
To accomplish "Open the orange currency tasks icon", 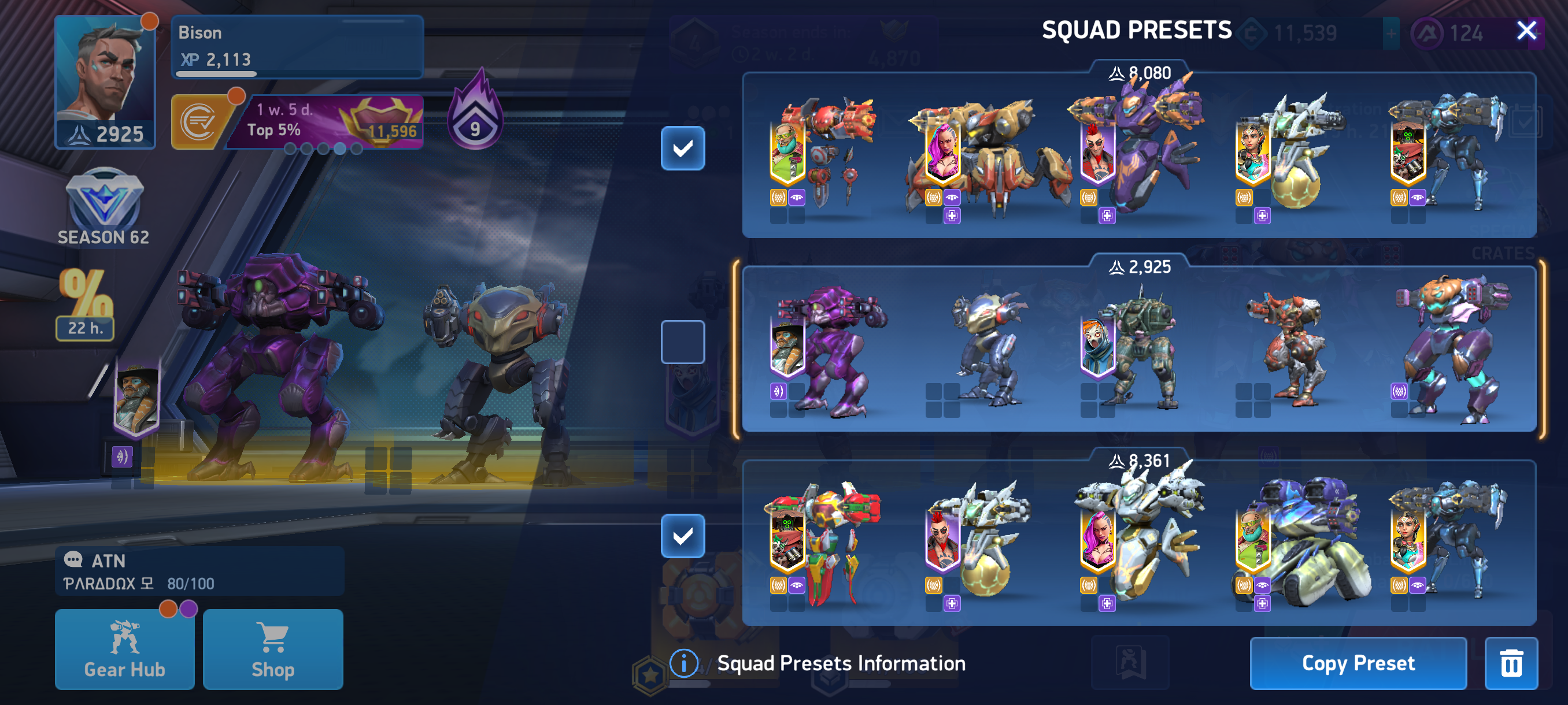I will [198, 123].
